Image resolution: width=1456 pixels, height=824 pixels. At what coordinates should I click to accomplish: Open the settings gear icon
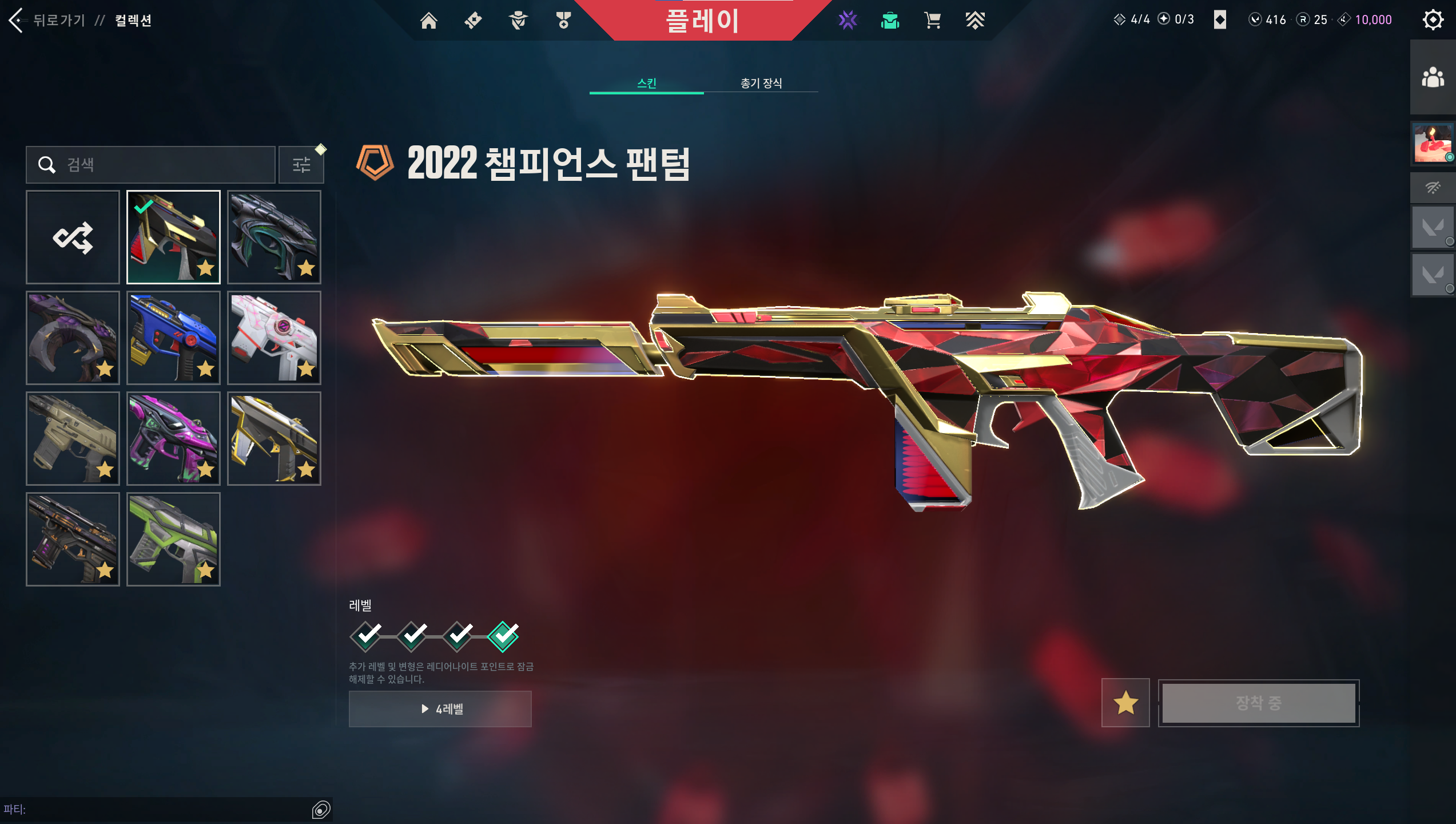1433,21
